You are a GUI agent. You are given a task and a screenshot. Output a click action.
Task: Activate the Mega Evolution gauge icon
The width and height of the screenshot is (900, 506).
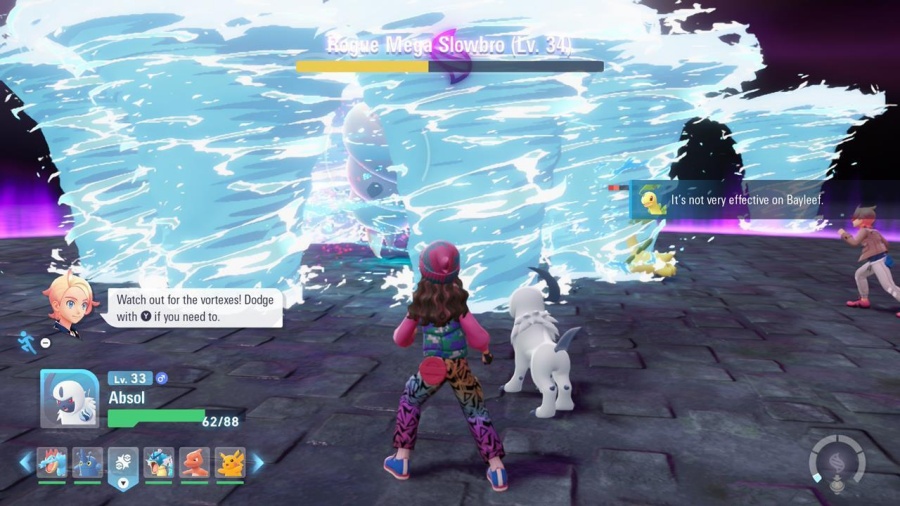click(x=838, y=463)
